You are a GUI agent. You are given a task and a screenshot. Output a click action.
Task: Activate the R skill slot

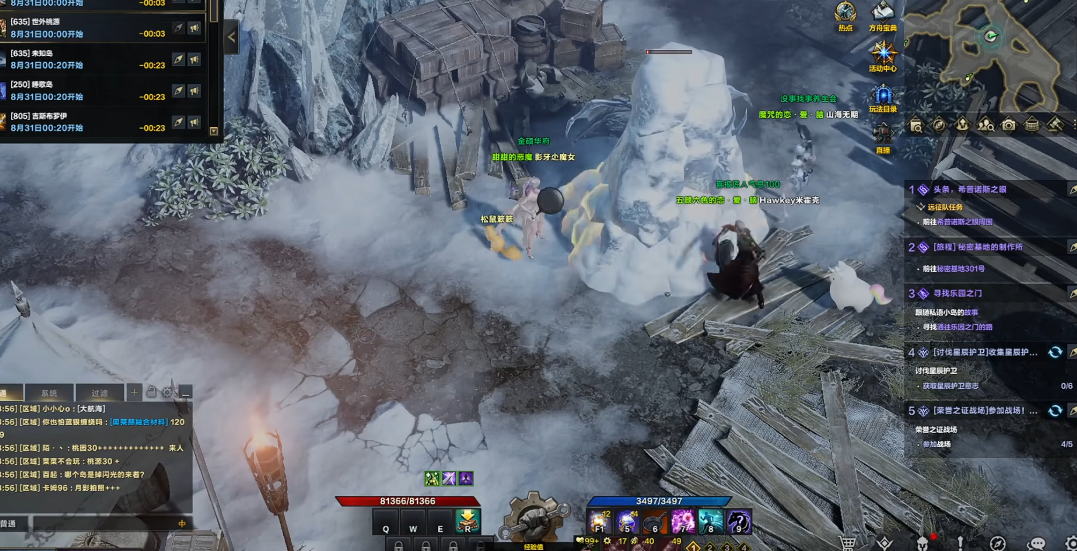pyautogui.click(x=467, y=521)
